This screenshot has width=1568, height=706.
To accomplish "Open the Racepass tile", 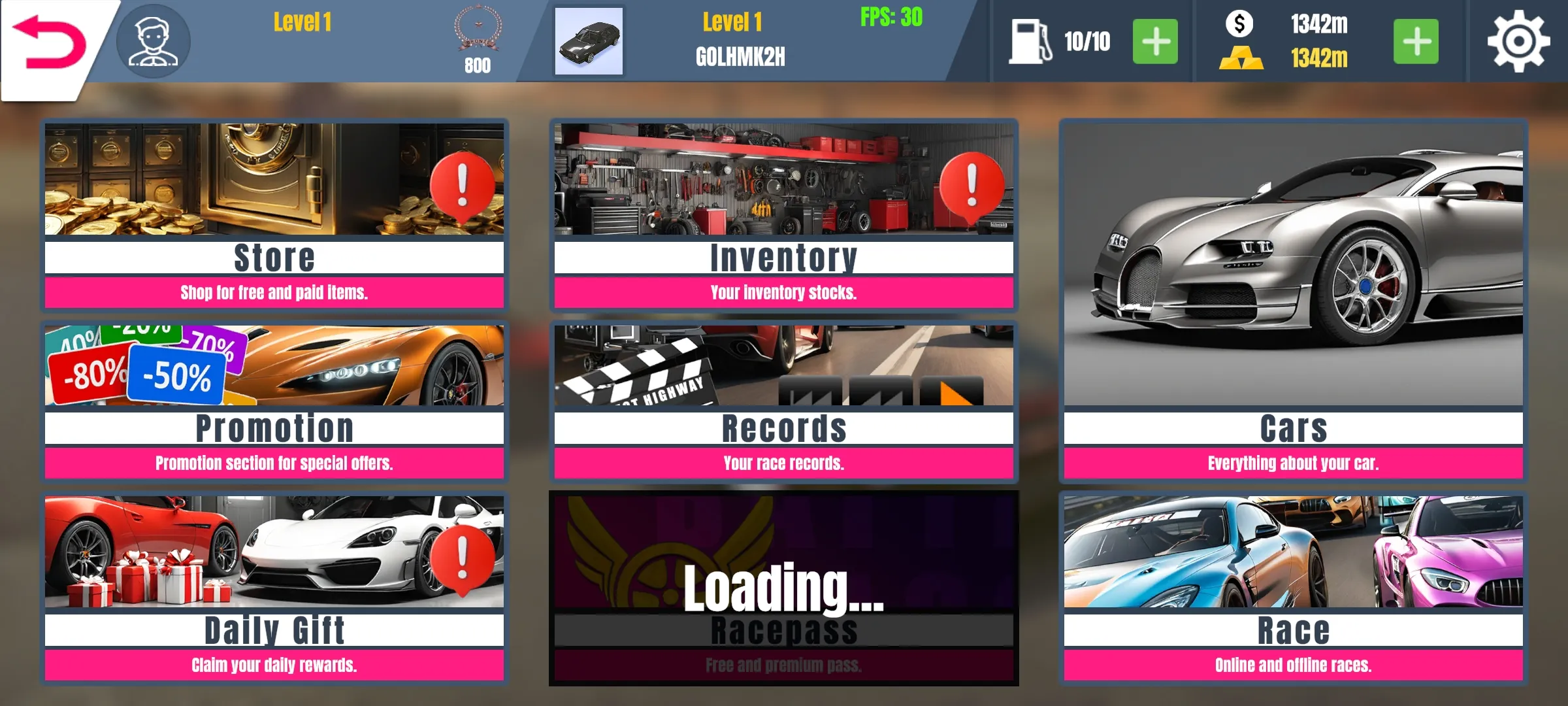I will (783, 588).
